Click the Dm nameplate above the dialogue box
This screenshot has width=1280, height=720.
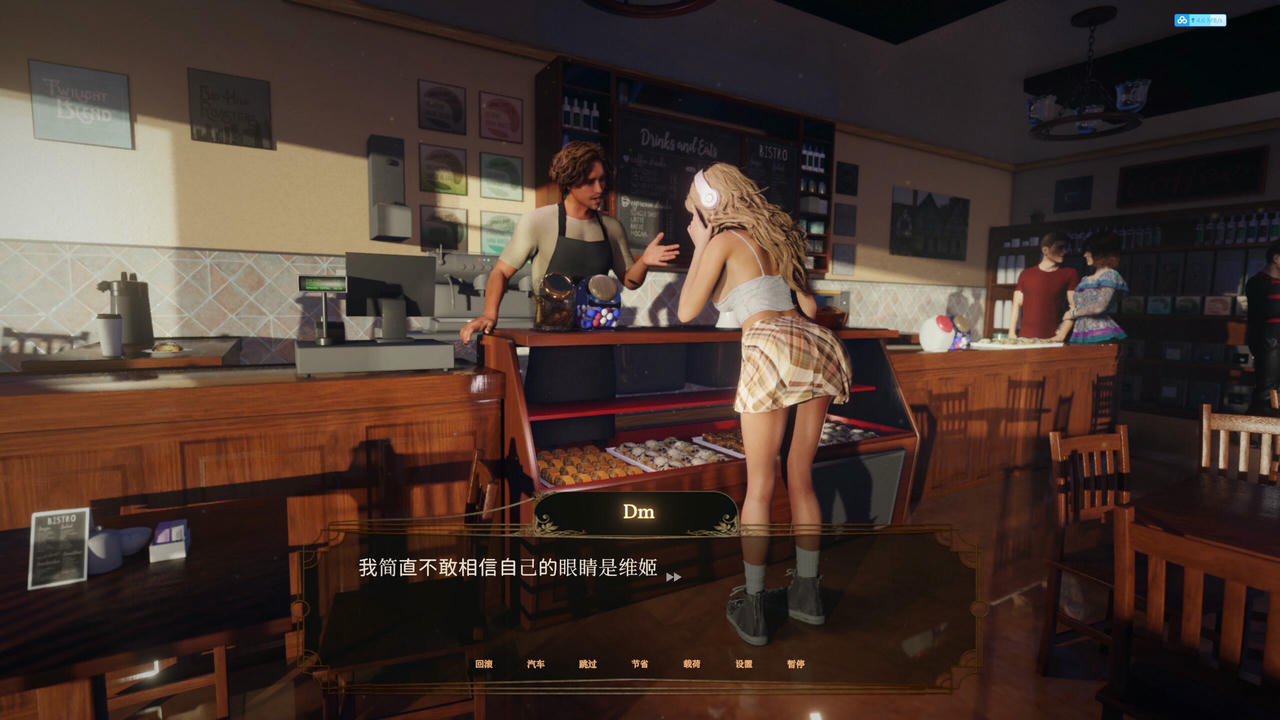click(x=638, y=512)
